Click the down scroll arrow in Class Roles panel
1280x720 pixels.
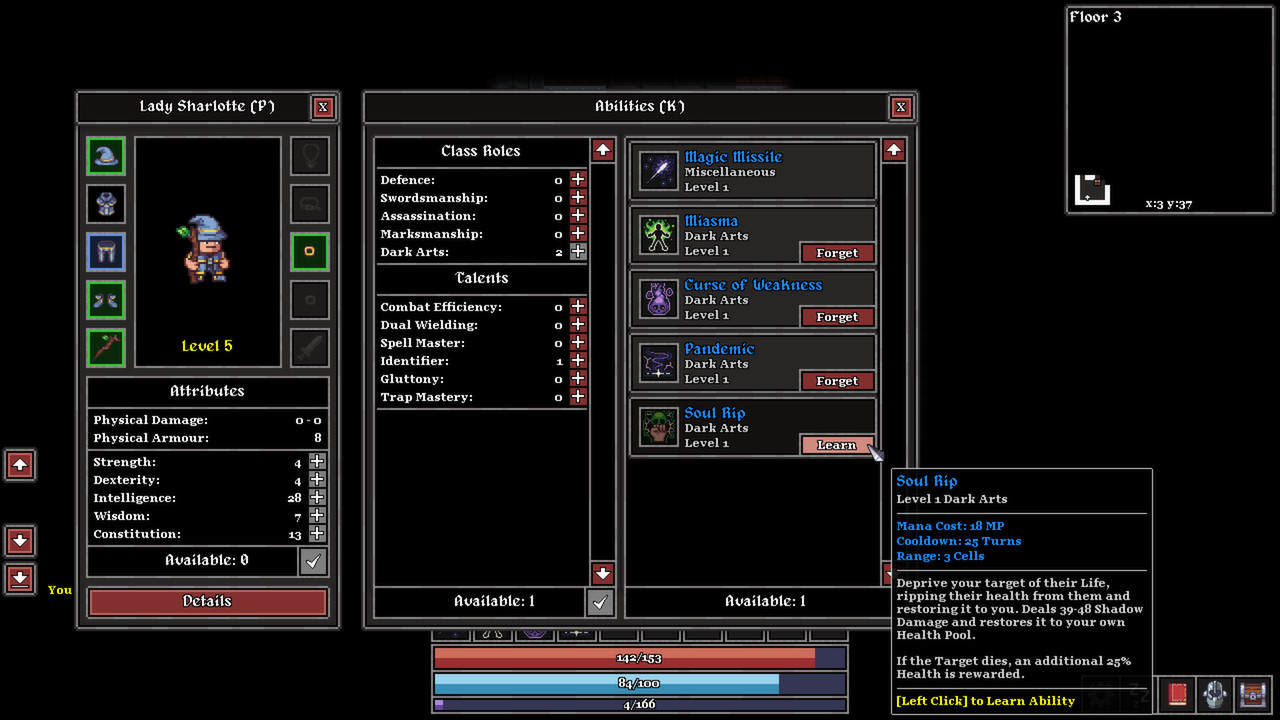602,574
